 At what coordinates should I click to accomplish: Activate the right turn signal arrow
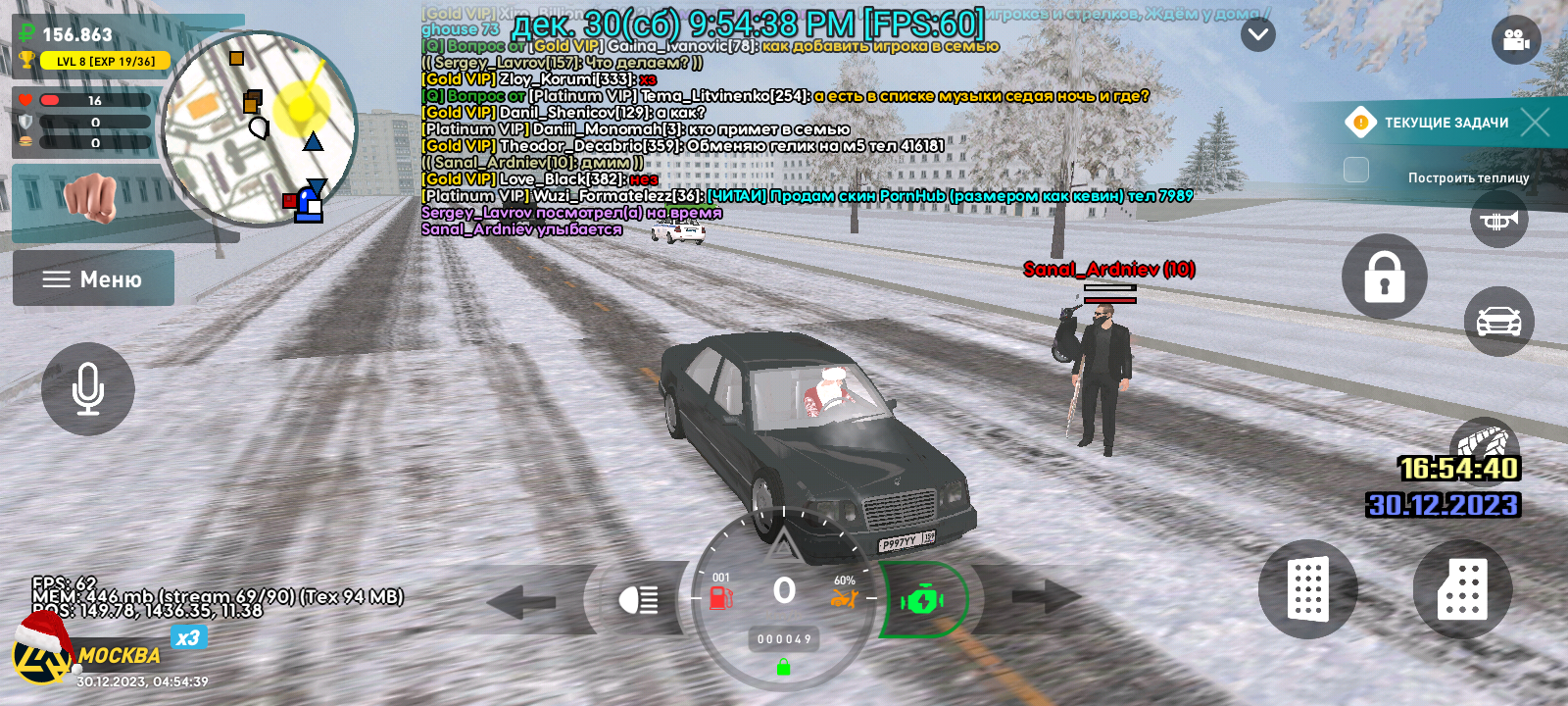(x=1047, y=596)
